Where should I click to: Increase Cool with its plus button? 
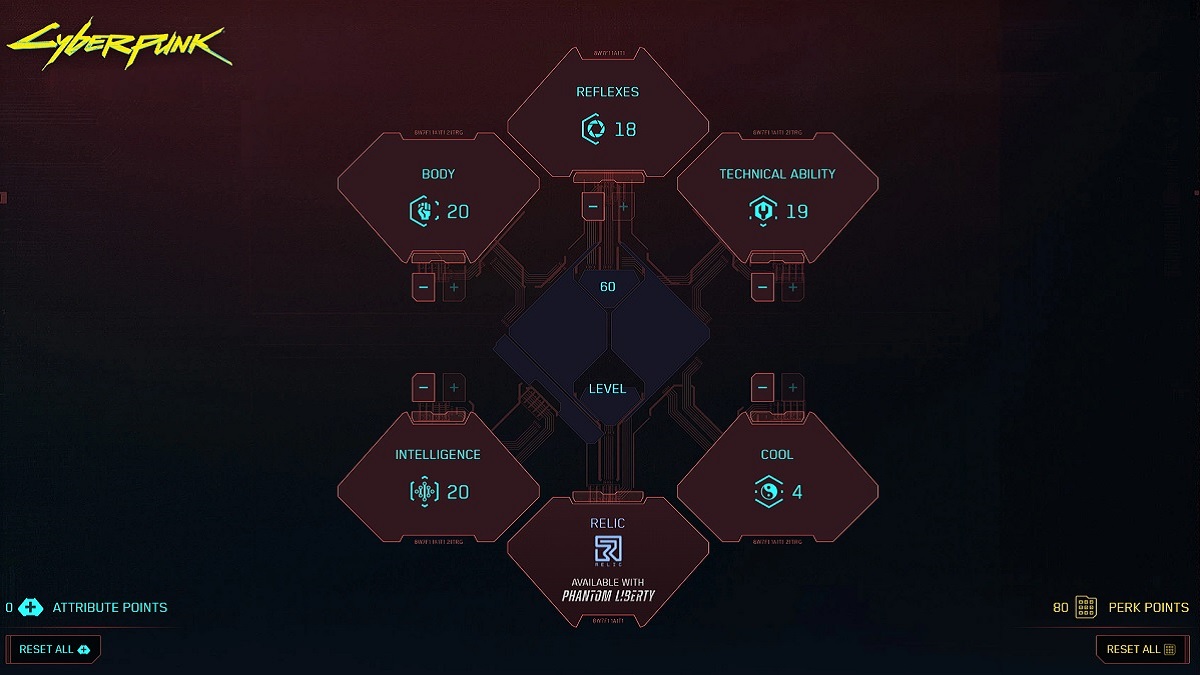pyautogui.click(x=793, y=387)
